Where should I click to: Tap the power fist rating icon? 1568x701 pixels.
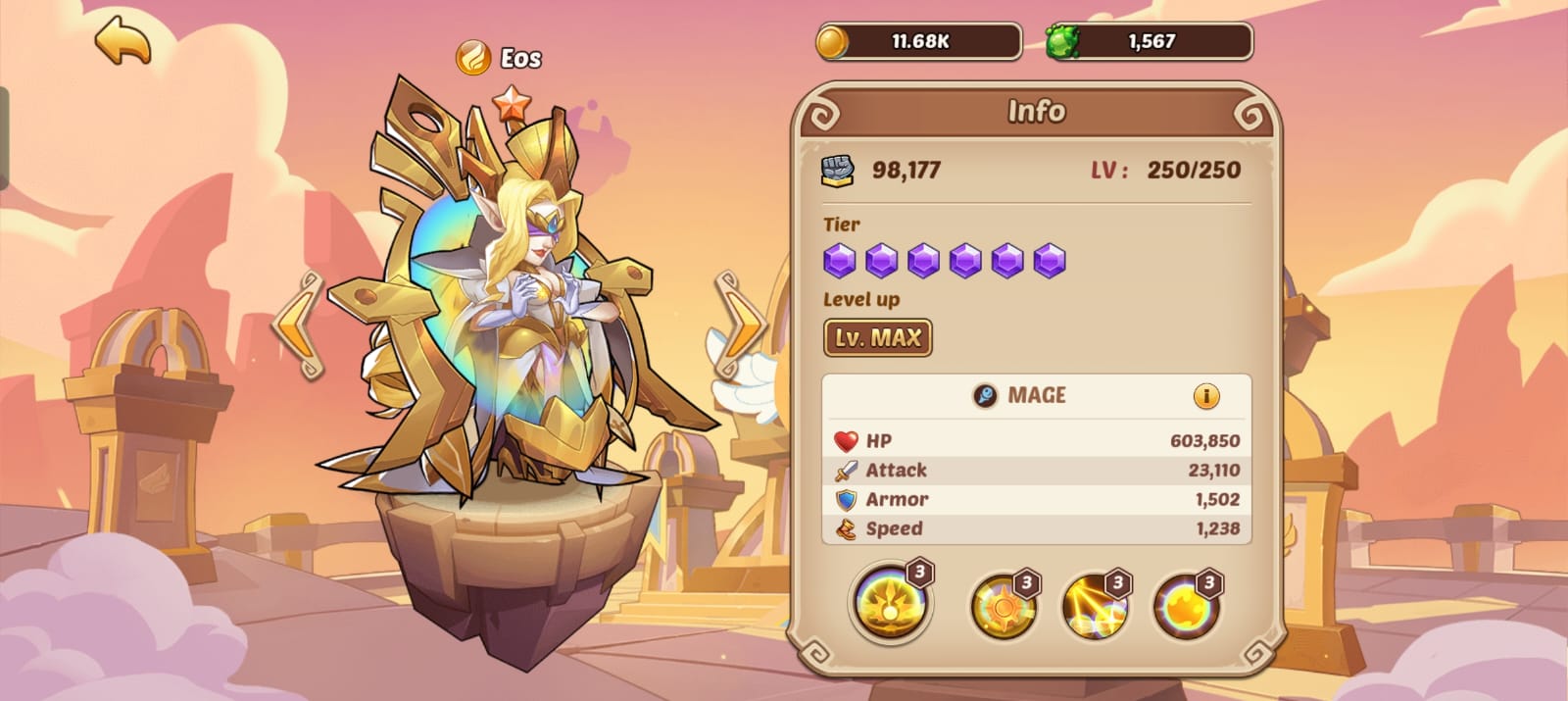[837, 171]
